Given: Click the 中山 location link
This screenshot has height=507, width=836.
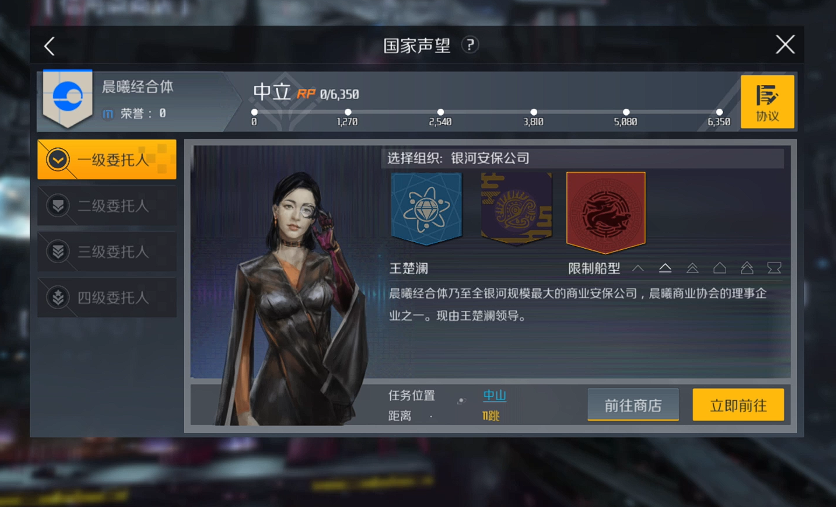Looking at the screenshot, I should click(x=494, y=396).
